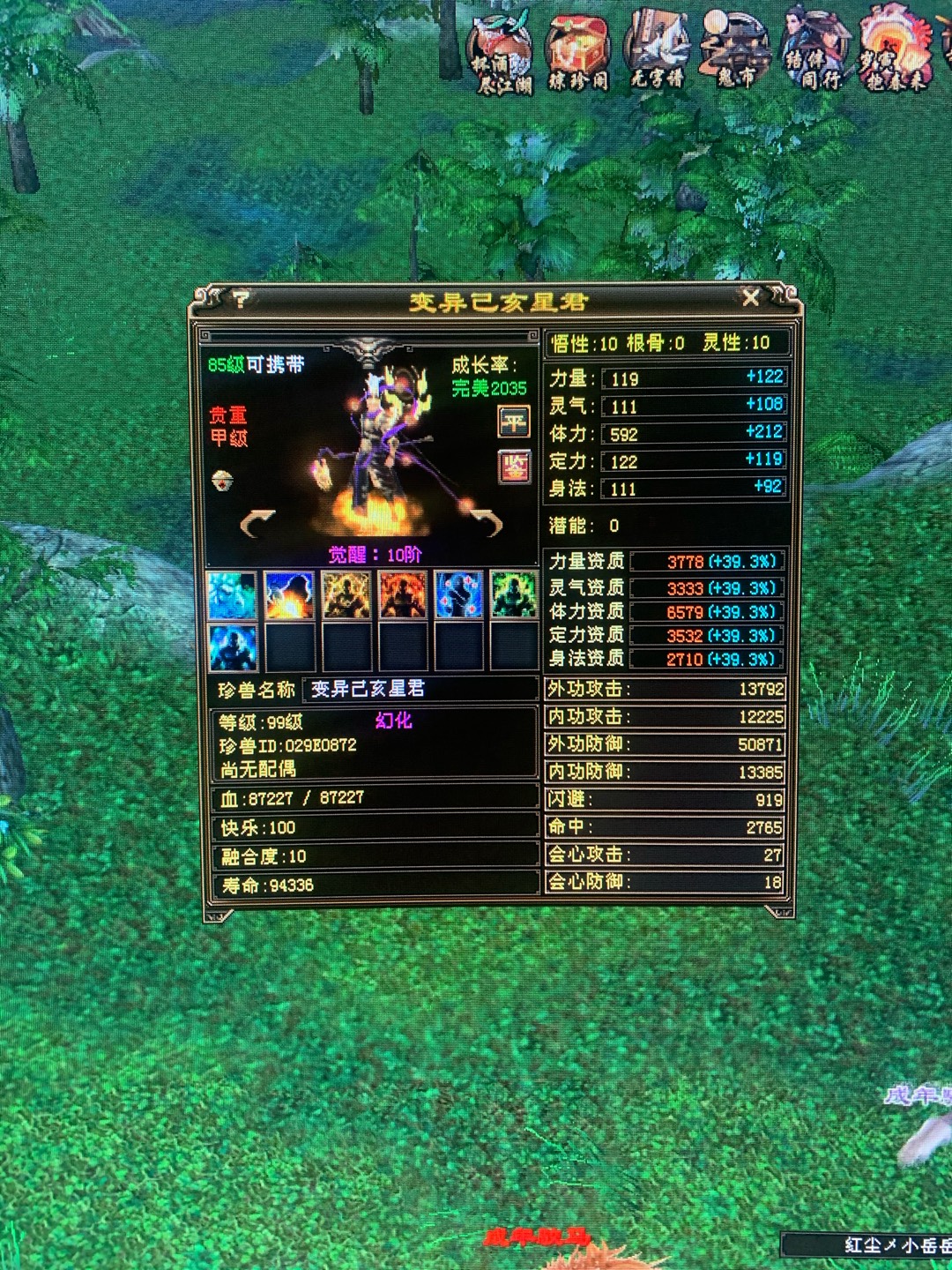Click the red 鉴 appraisal button
The height and width of the screenshot is (1270, 952).
point(514,466)
